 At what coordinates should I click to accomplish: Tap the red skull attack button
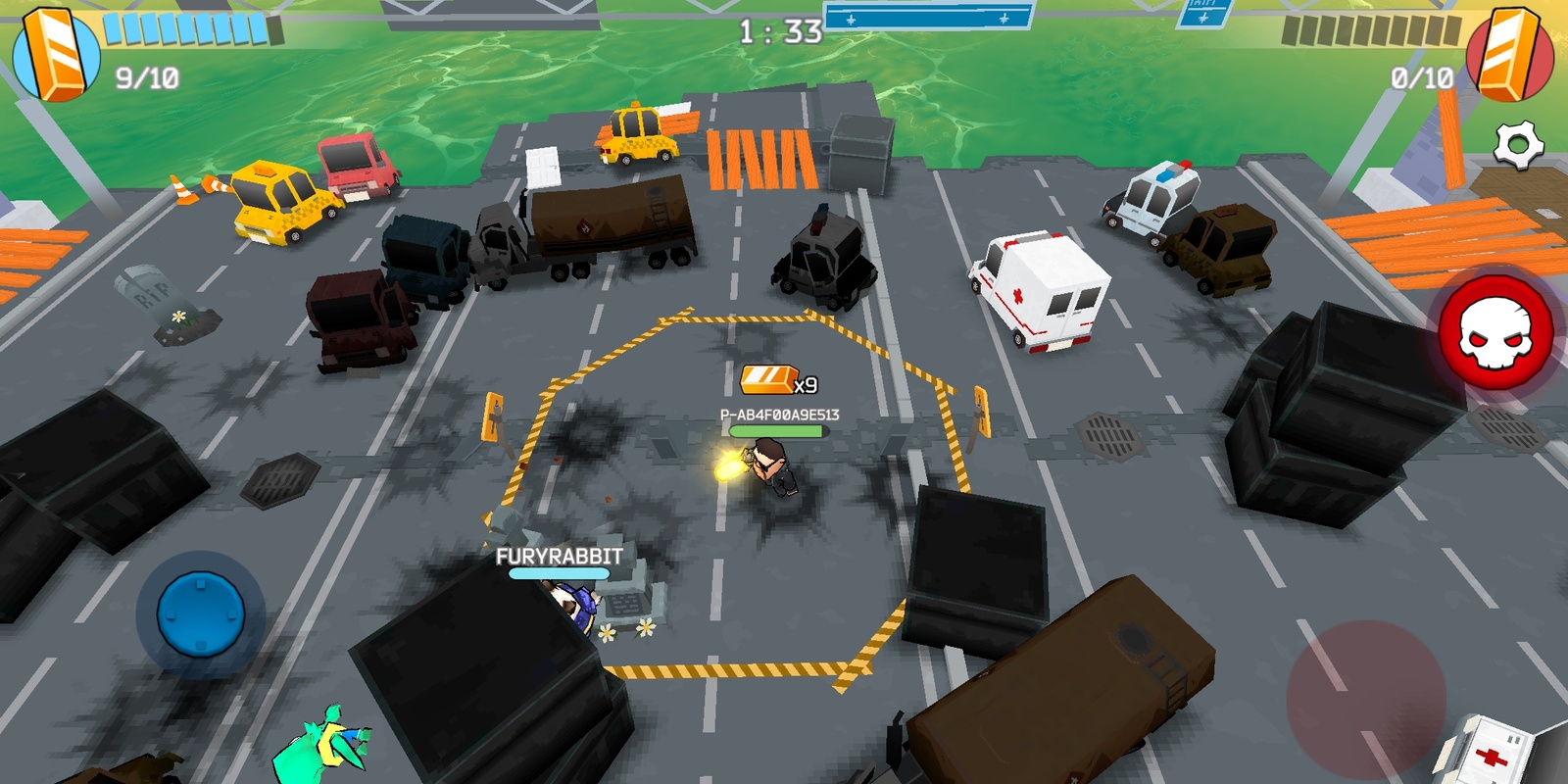pyautogui.click(x=1496, y=333)
